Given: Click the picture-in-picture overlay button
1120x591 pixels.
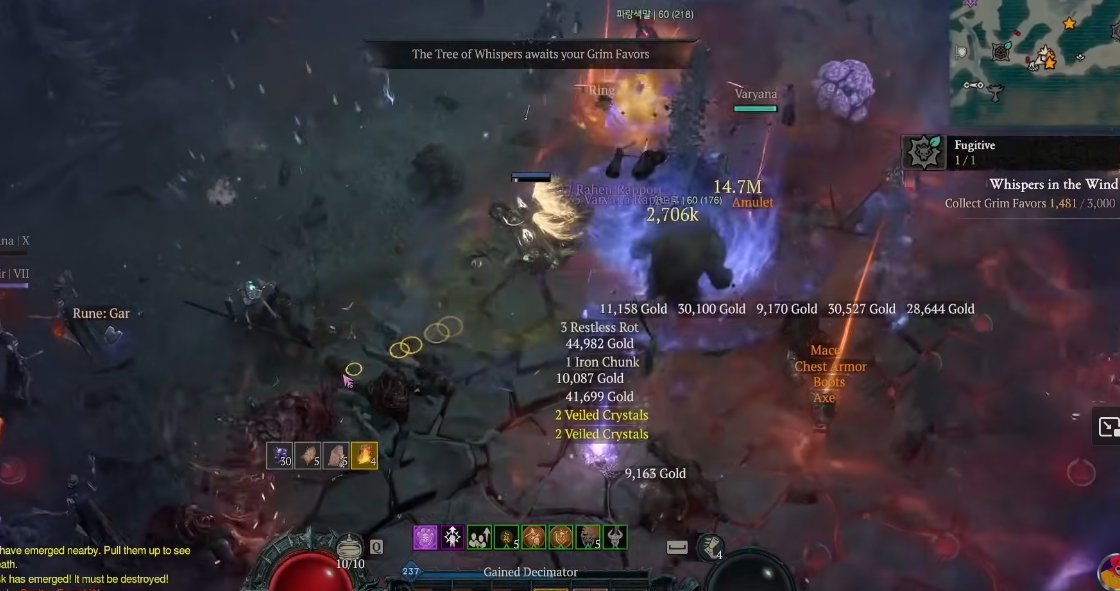Looking at the screenshot, I should pyautogui.click(x=1108, y=427).
